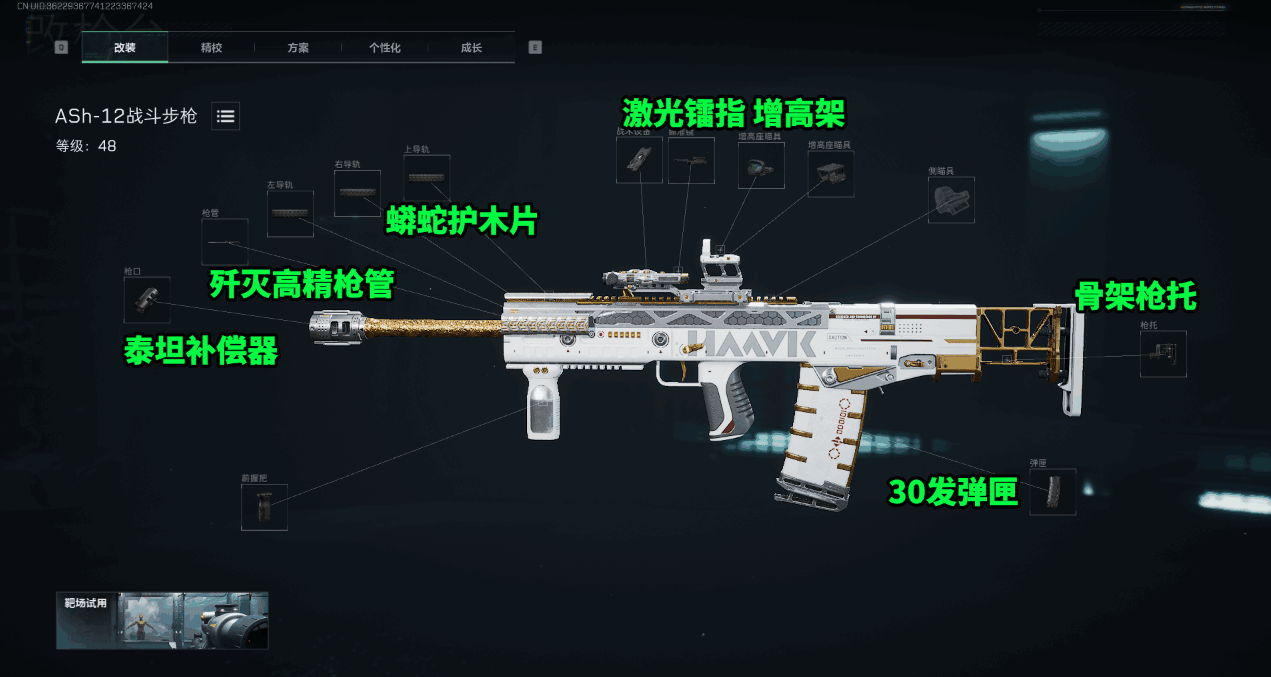The width and height of the screenshot is (1271, 677).
Task: Switch to the 精校 tab
Action: tap(211, 47)
